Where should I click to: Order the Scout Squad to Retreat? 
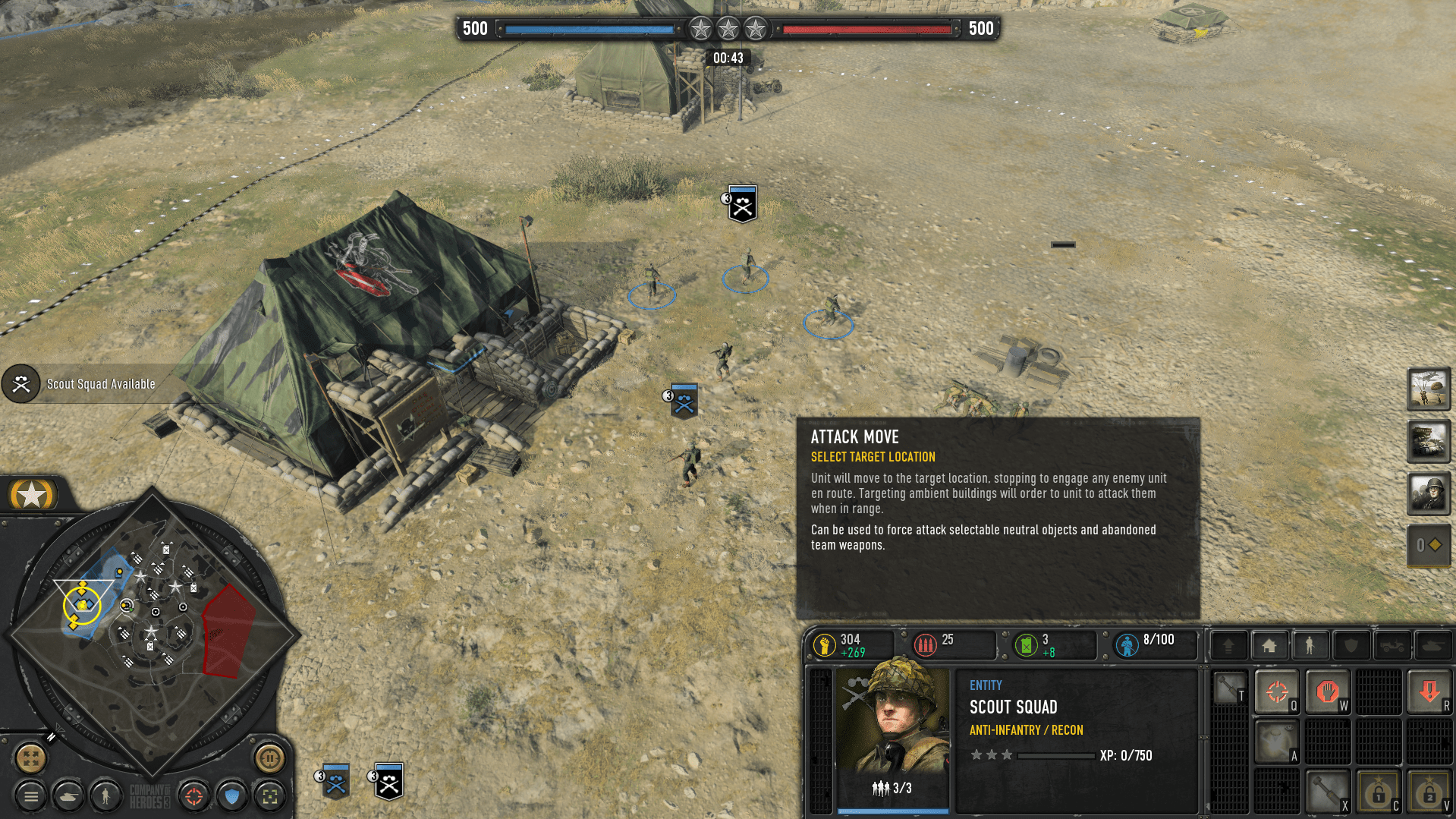click(x=1429, y=691)
